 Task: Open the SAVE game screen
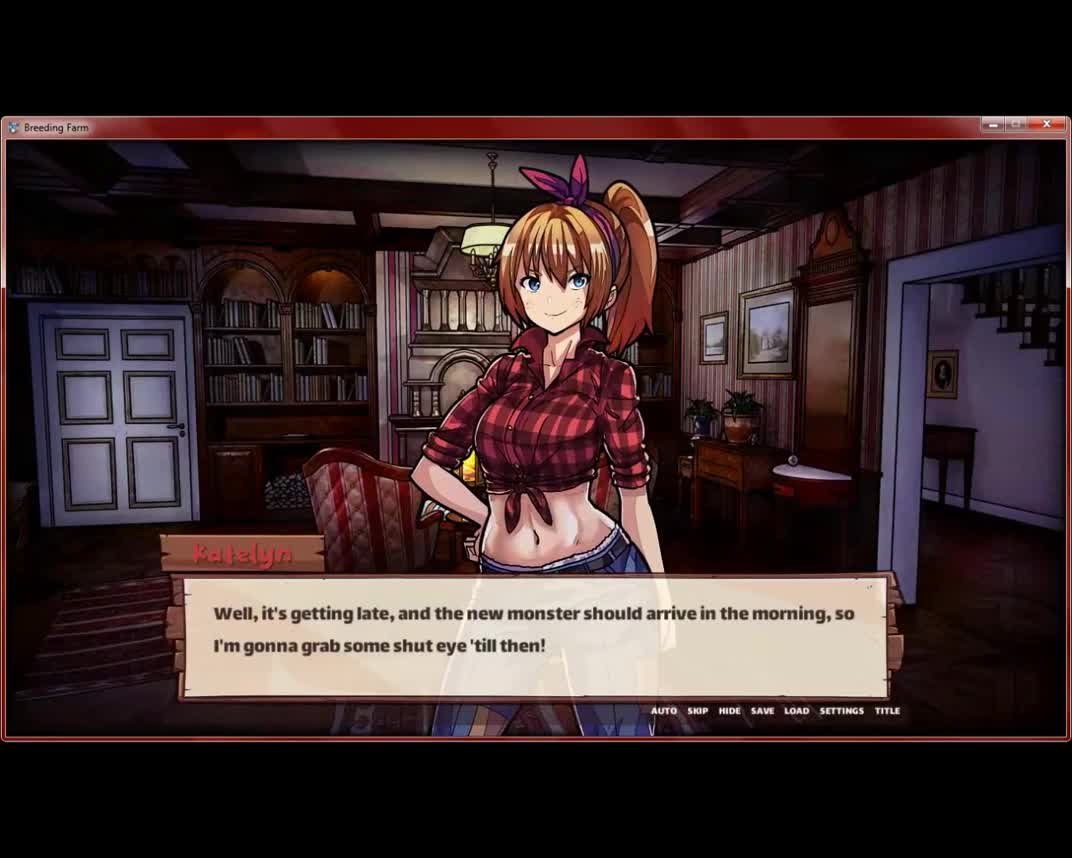tap(762, 711)
